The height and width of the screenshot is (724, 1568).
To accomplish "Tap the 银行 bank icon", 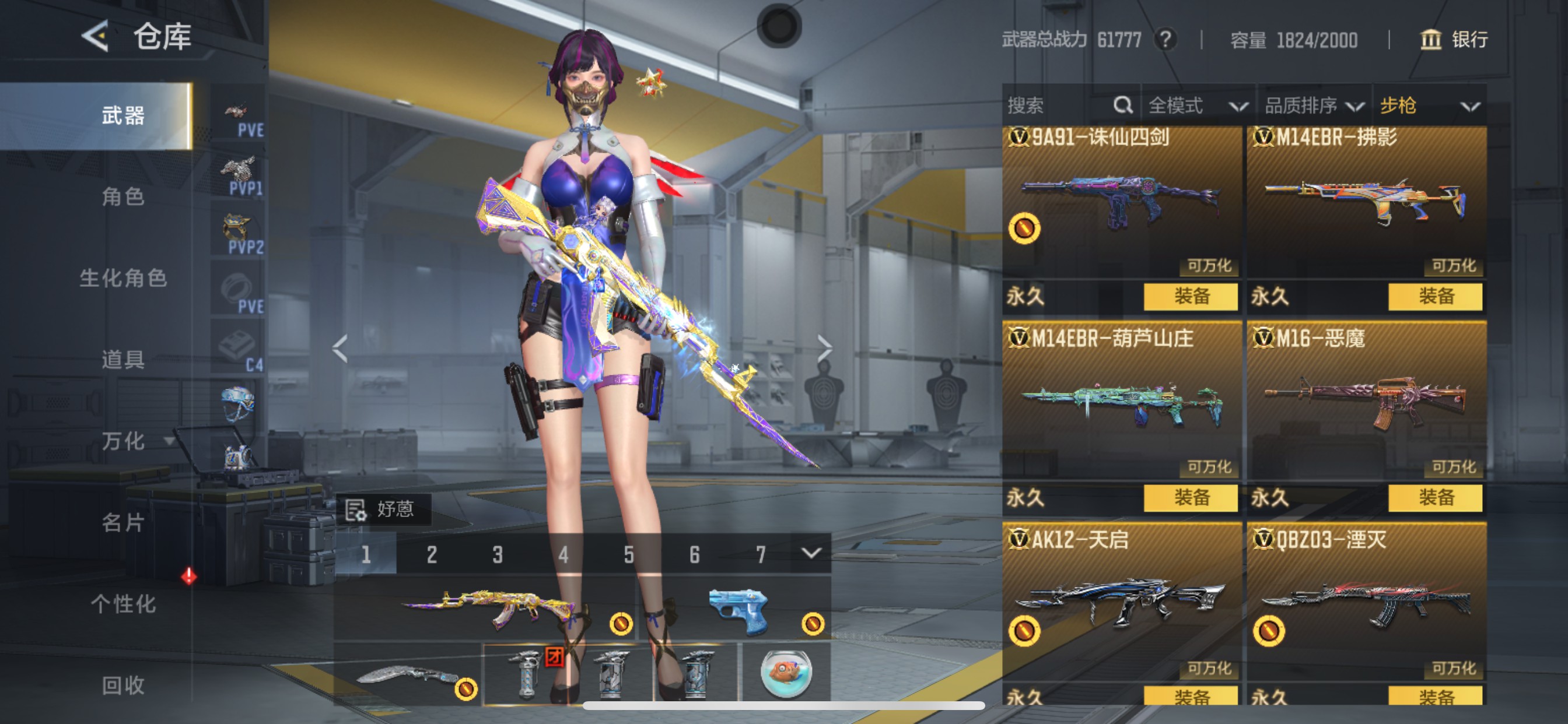I will (x=1431, y=40).
